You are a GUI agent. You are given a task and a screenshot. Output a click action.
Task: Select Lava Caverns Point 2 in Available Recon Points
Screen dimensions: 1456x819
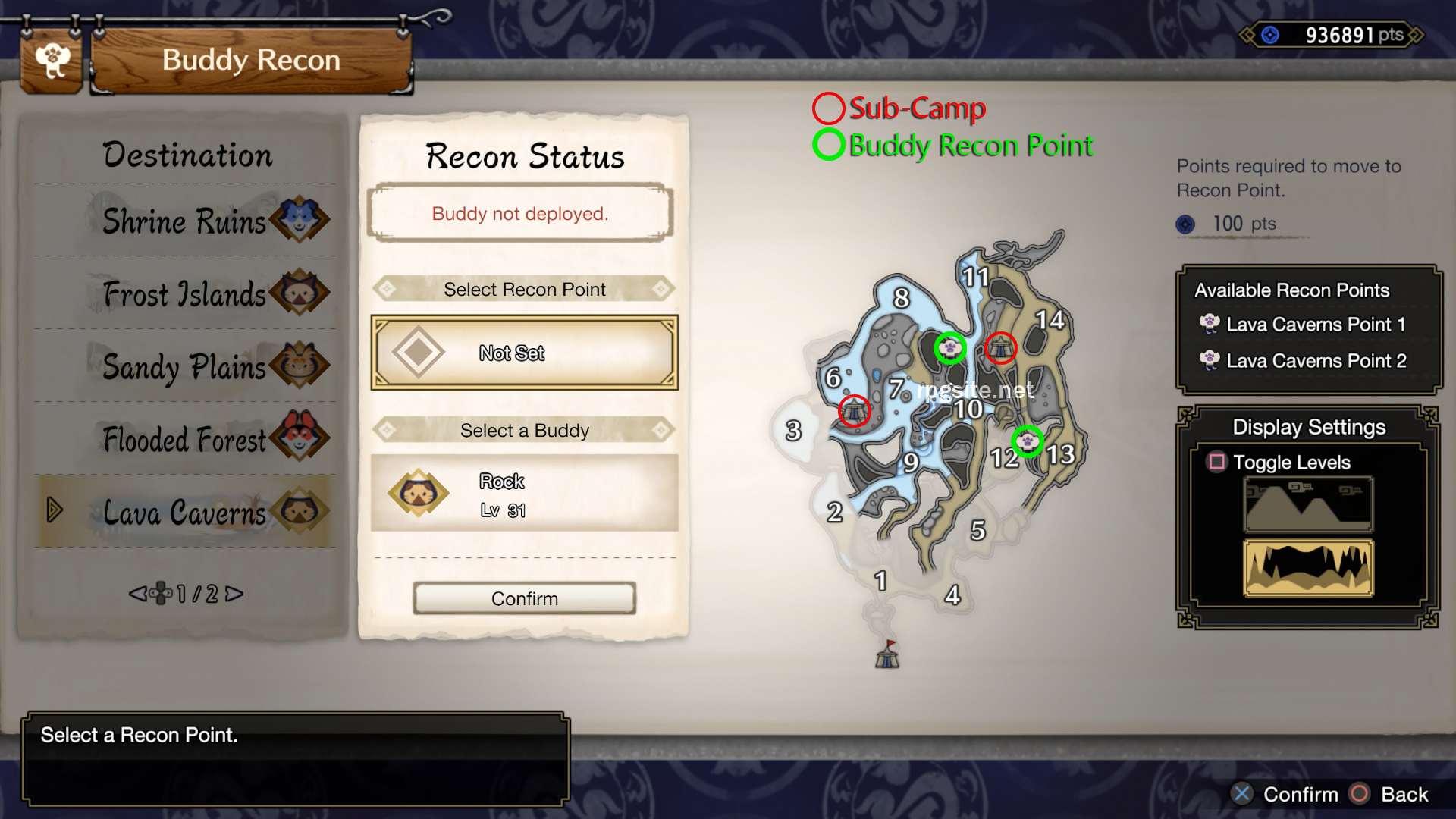1316,361
